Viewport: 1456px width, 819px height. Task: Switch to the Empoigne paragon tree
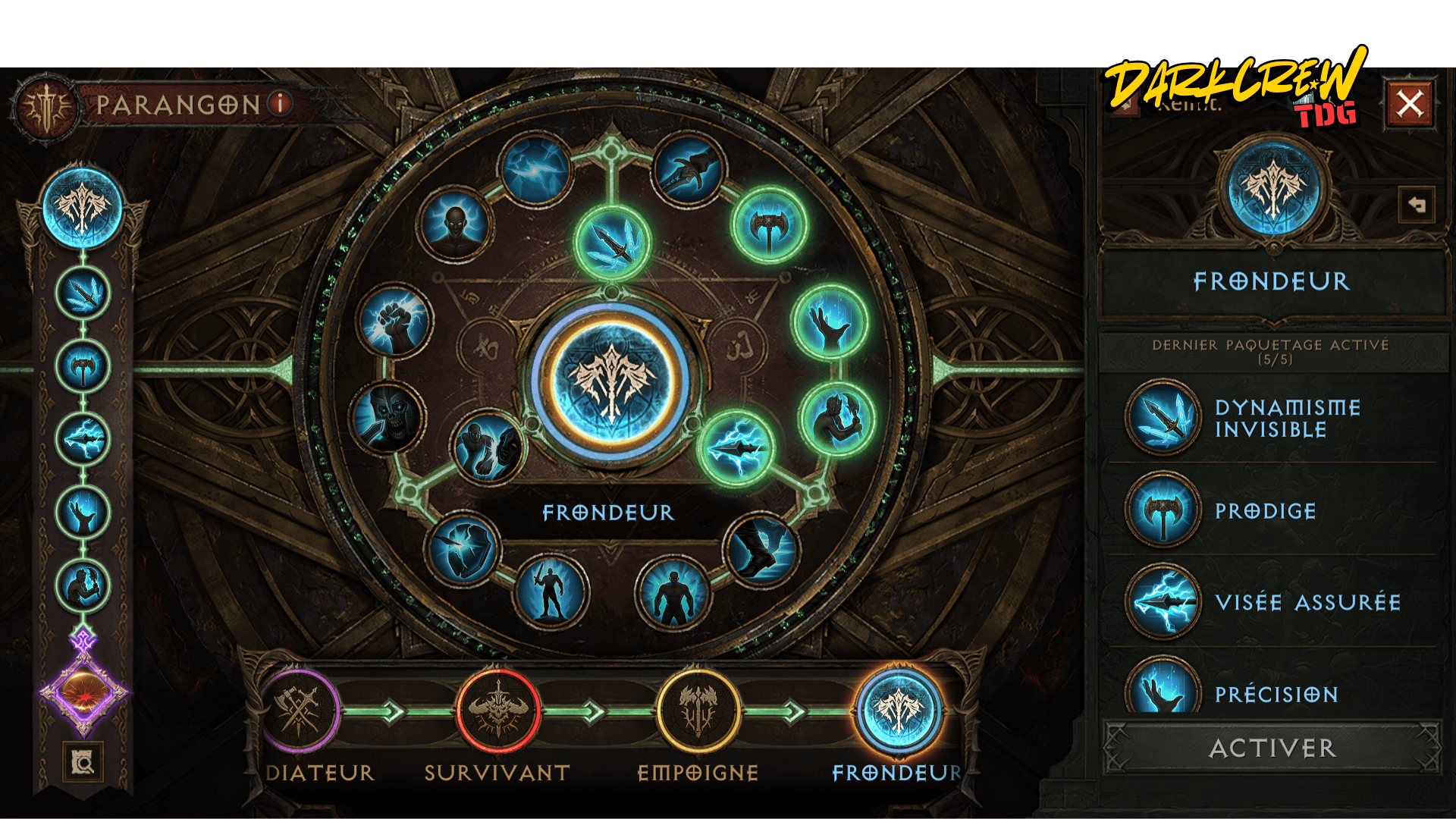(x=698, y=711)
